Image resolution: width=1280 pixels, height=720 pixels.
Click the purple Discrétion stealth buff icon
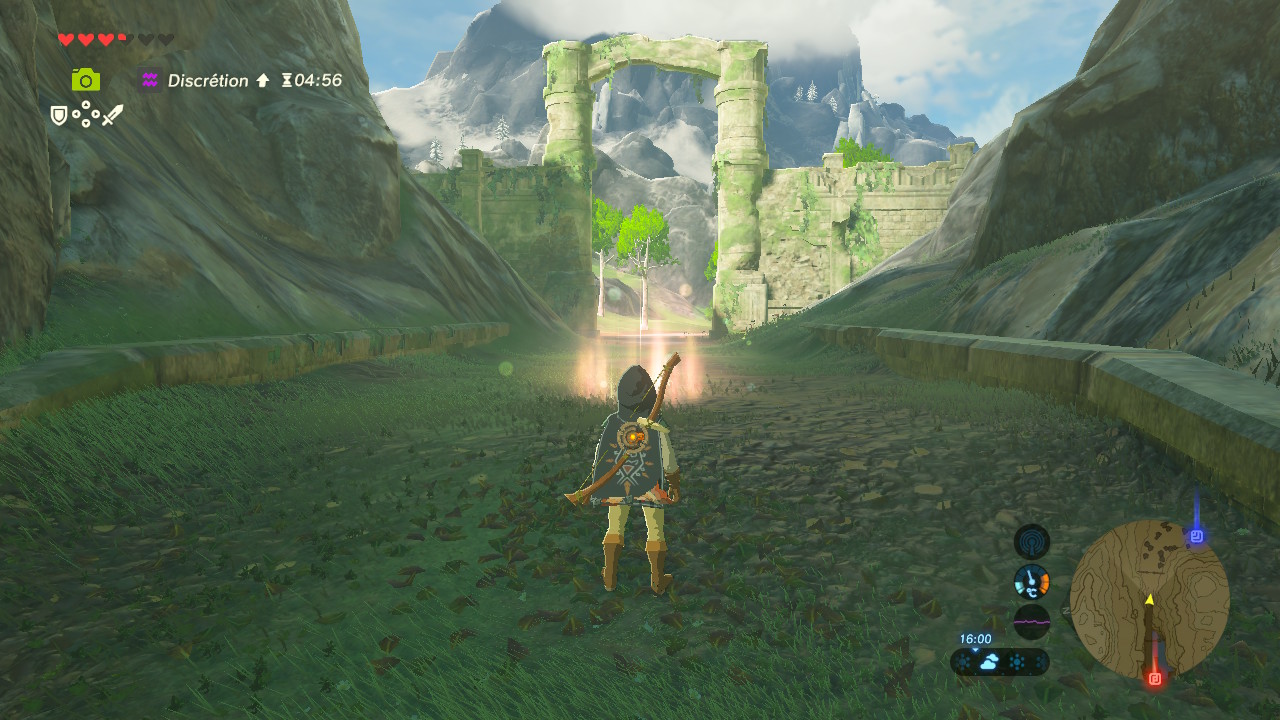click(151, 80)
